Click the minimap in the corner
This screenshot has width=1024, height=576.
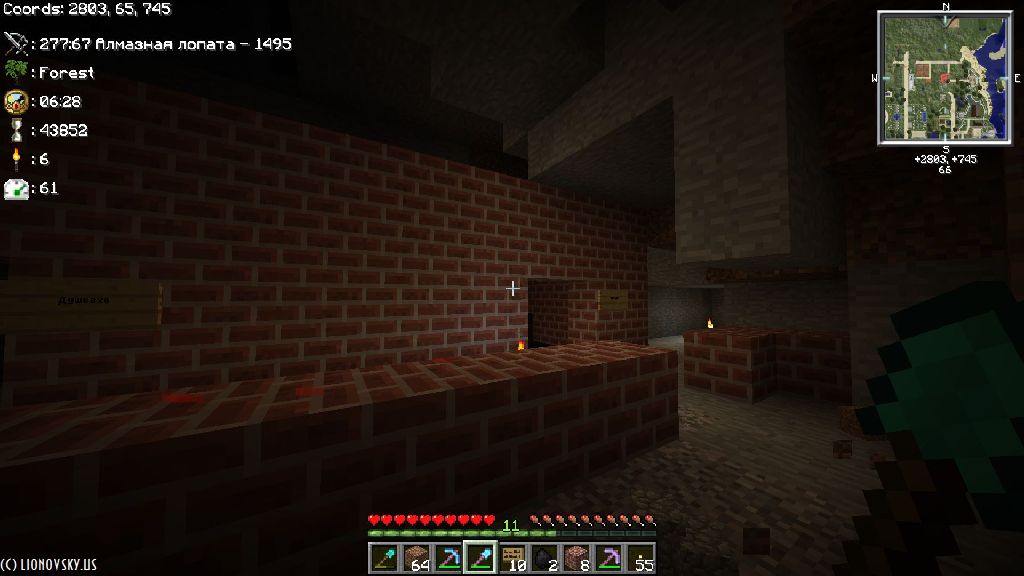tap(945, 79)
